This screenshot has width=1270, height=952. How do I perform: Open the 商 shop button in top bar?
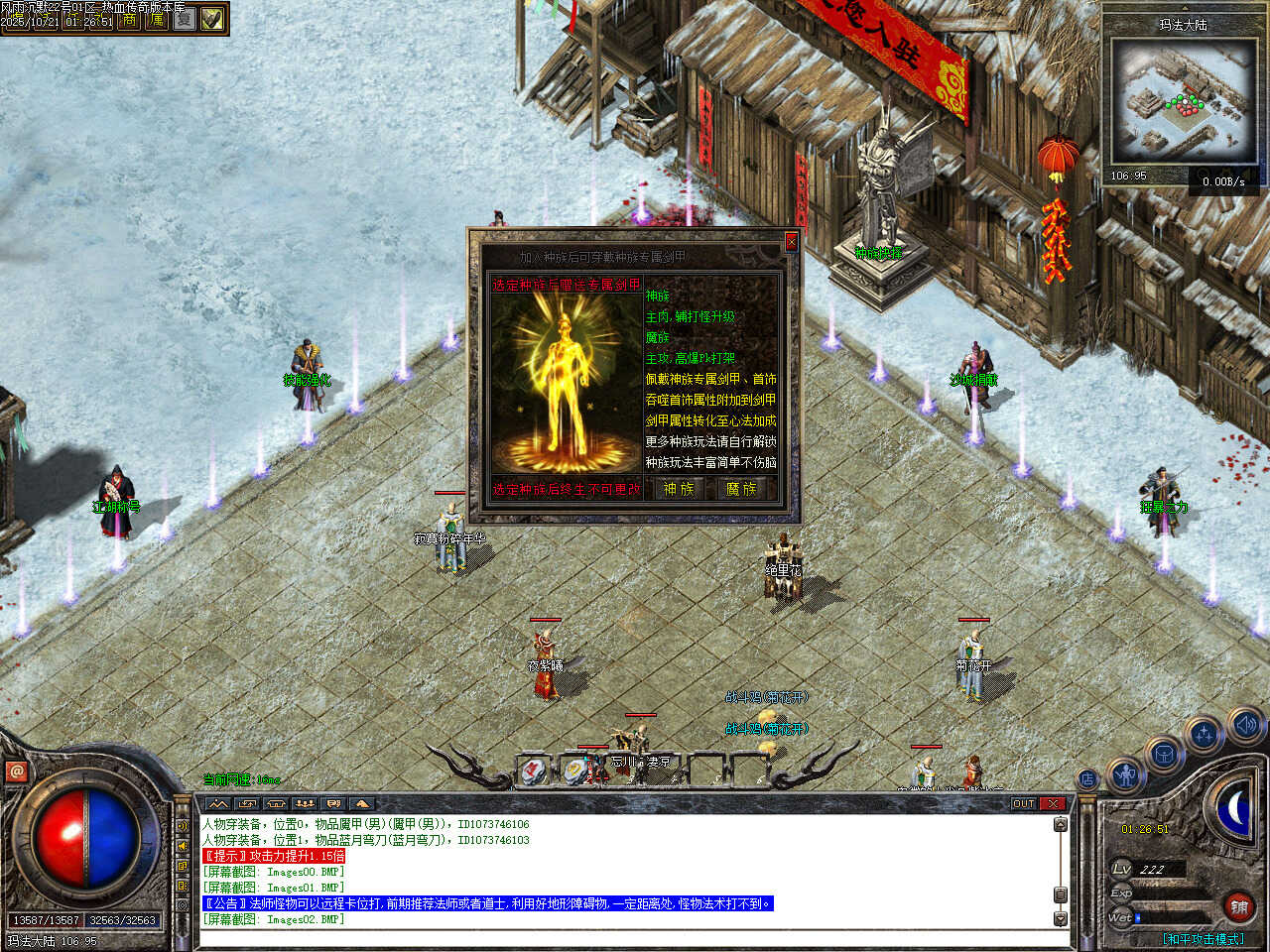point(129,20)
